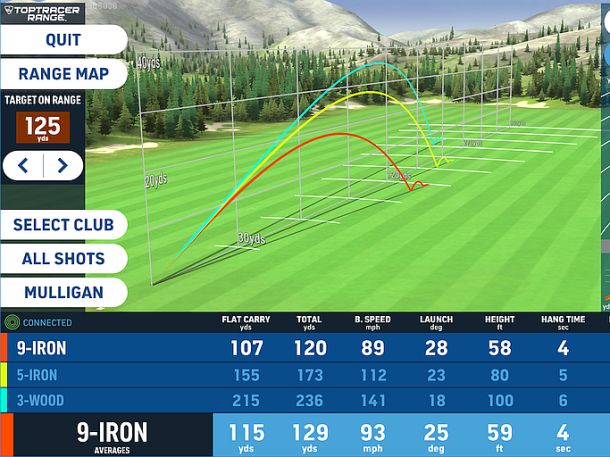Show All Shots
The height and width of the screenshot is (457, 610).
coord(62,259)
